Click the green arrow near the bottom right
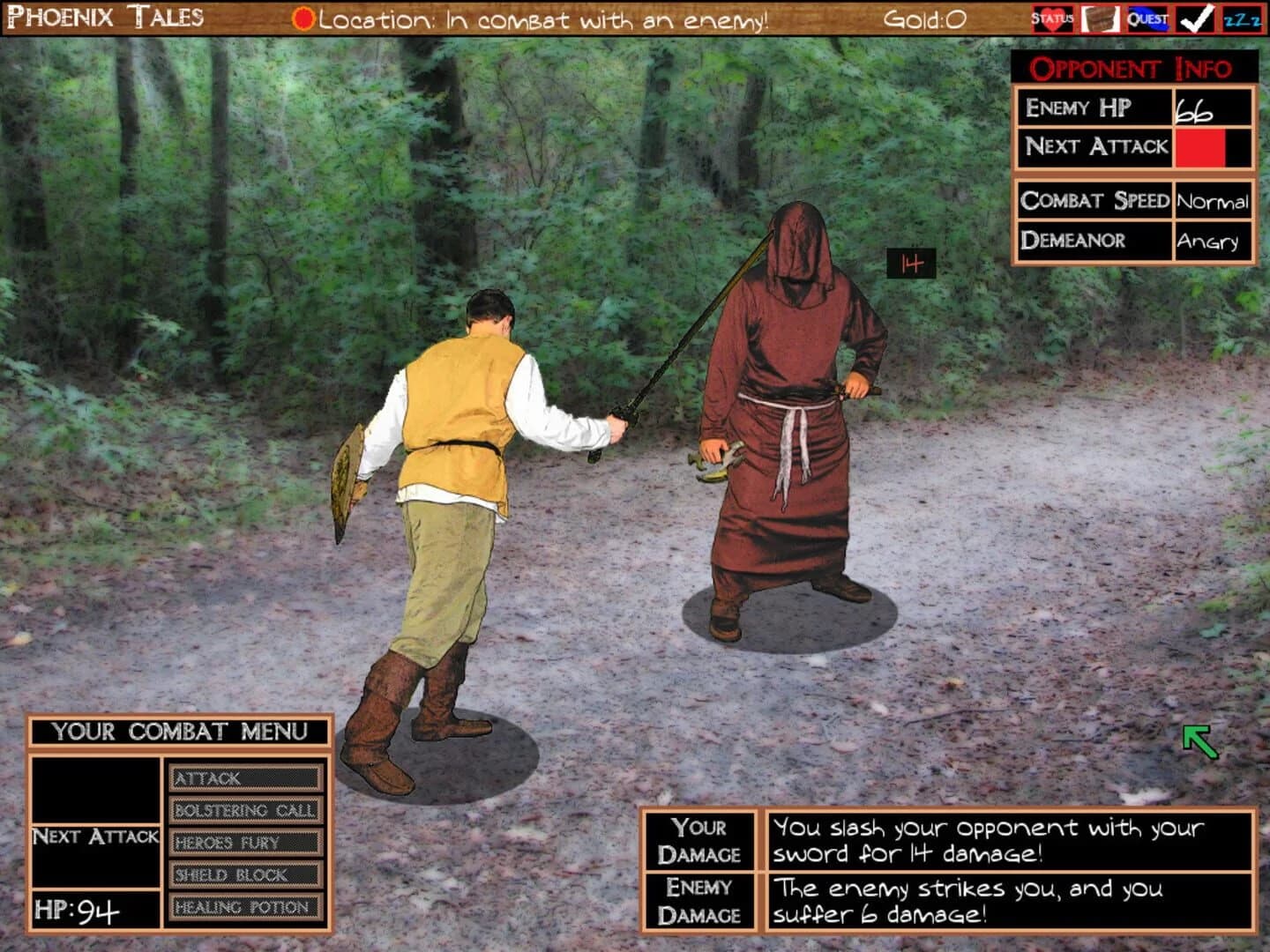1270x952 pixels. pos(1199,740)
